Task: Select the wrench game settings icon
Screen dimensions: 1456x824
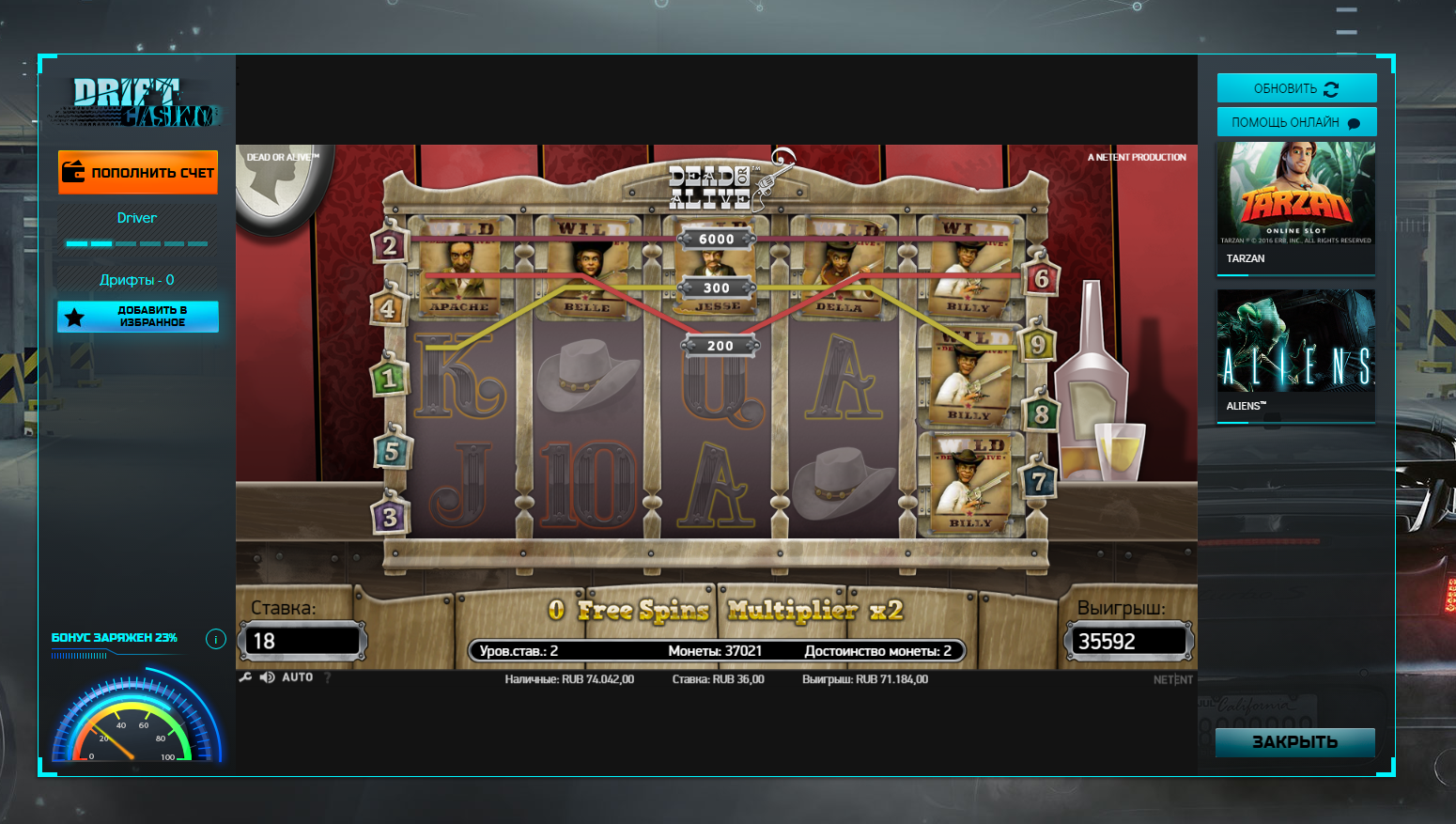Action: (x=246, y=676)
